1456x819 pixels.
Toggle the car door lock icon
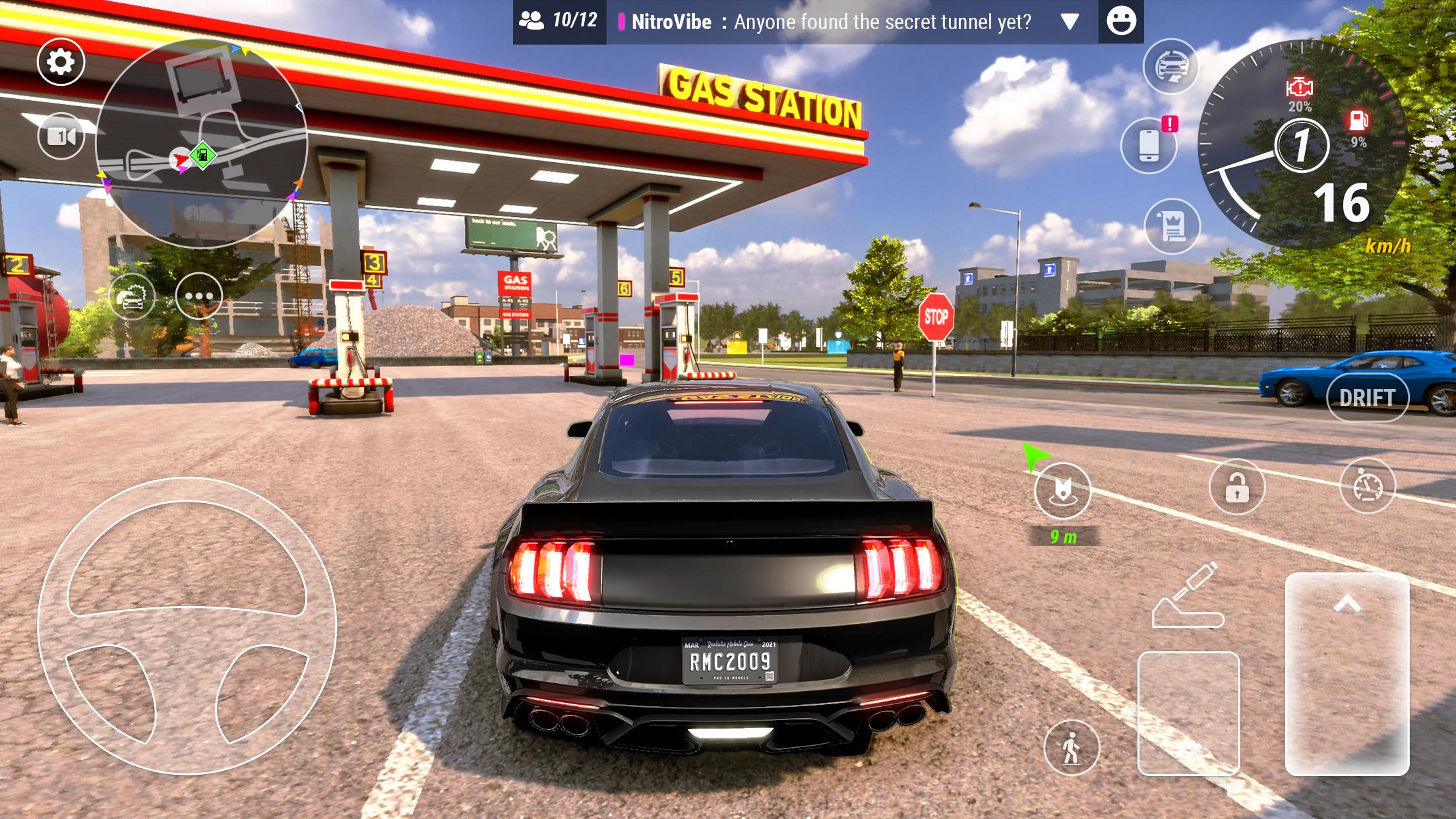point(1236,488)
